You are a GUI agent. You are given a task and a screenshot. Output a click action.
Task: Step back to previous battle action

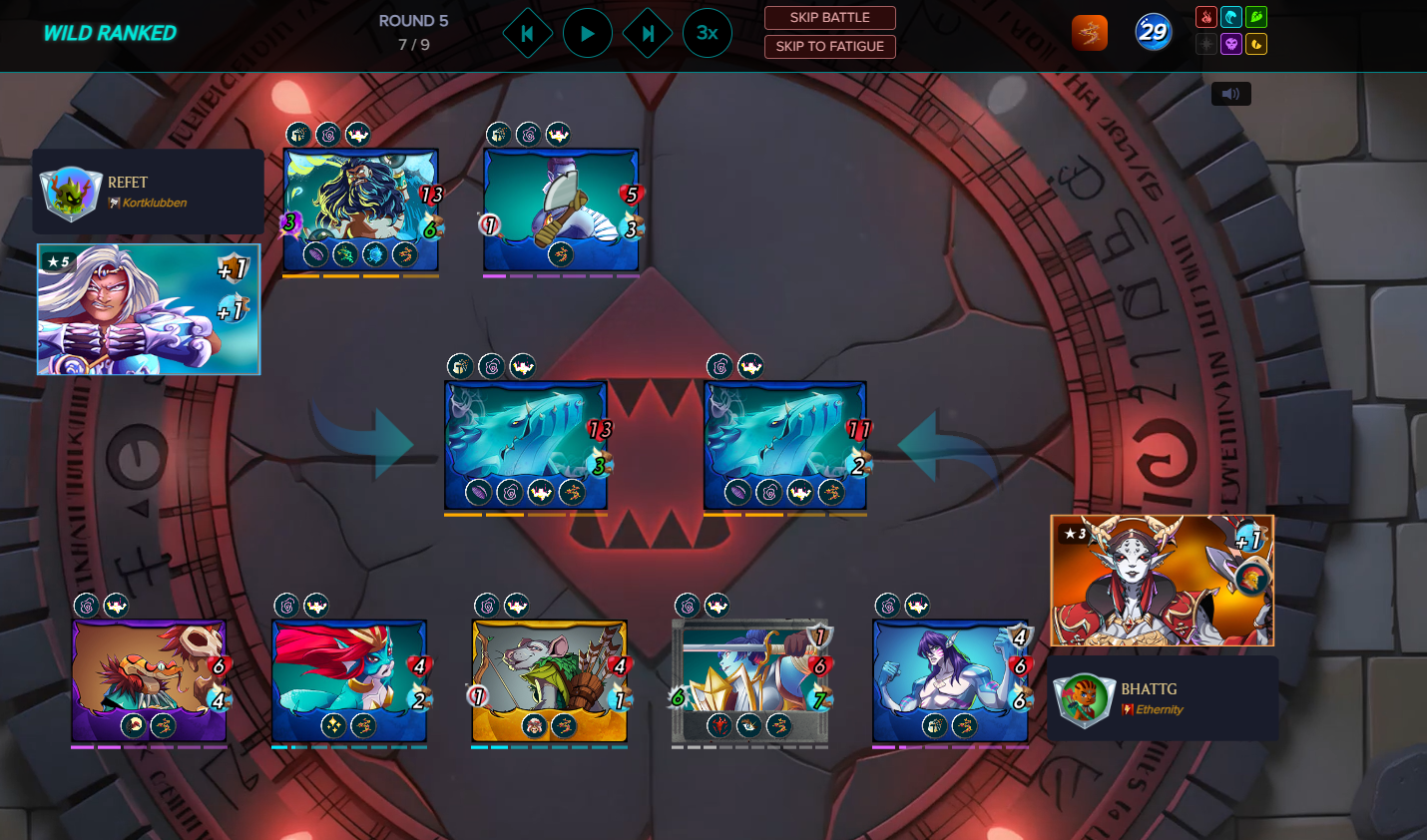[x=527, y=34]
